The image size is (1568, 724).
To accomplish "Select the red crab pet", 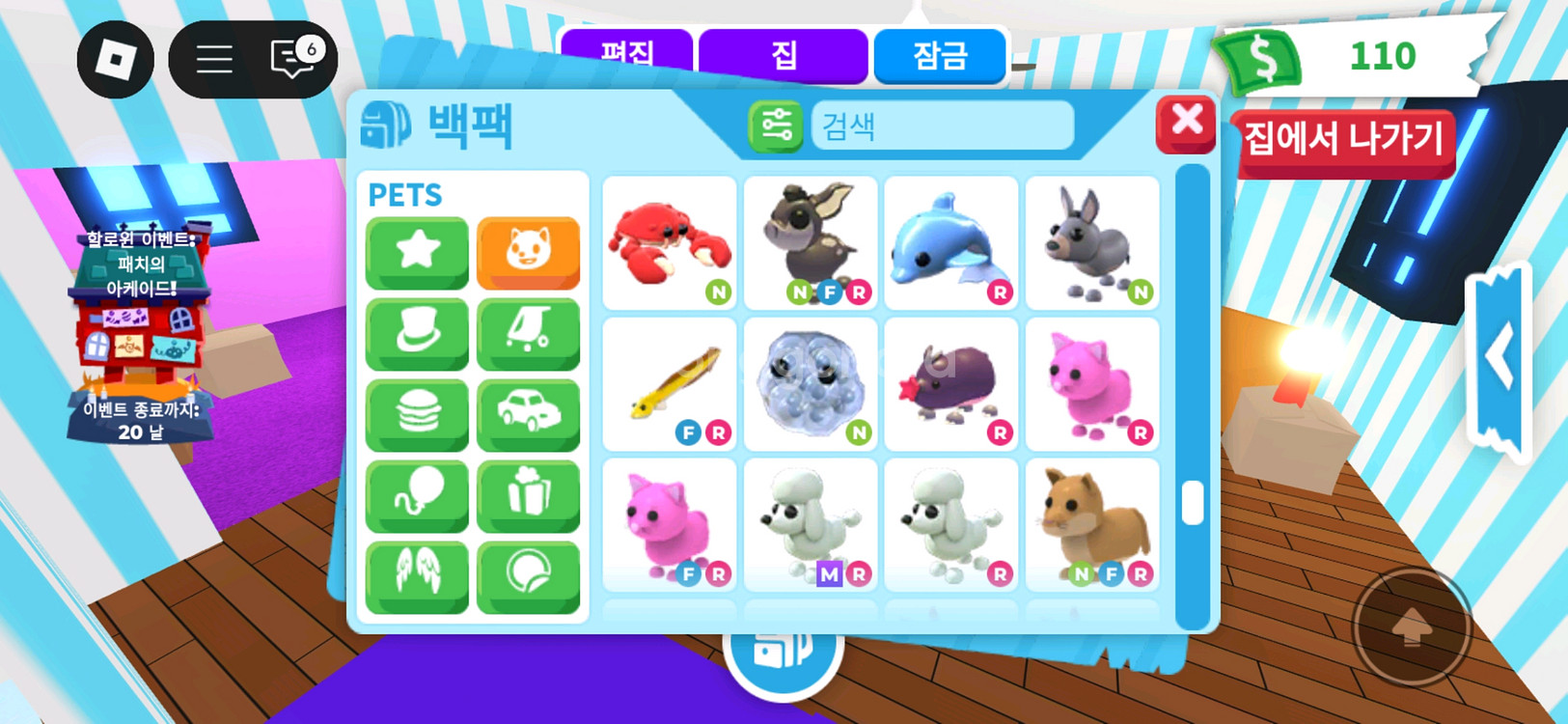I will (x=669, y=242).
